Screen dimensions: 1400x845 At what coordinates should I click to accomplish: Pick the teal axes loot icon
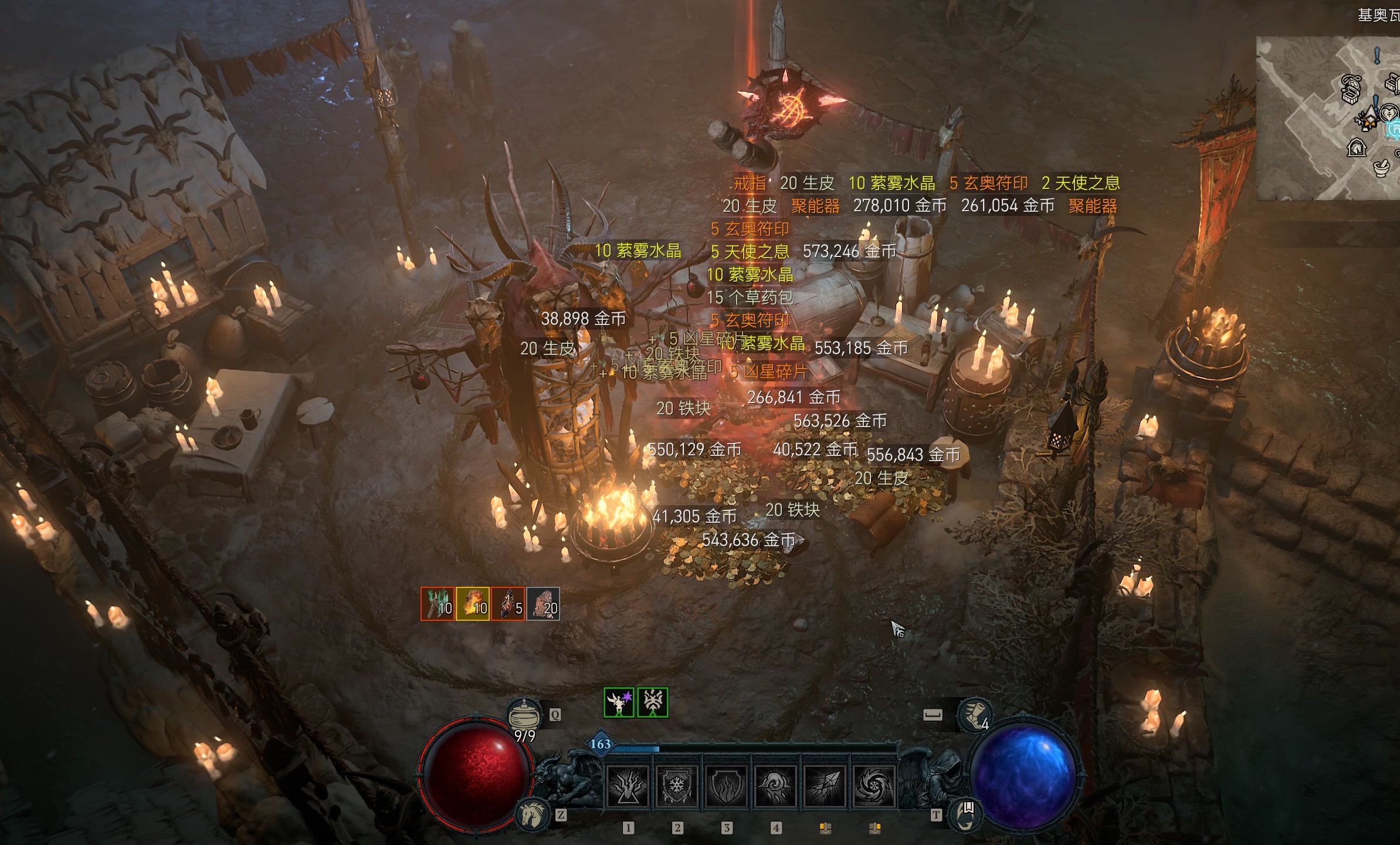(438, 604)
